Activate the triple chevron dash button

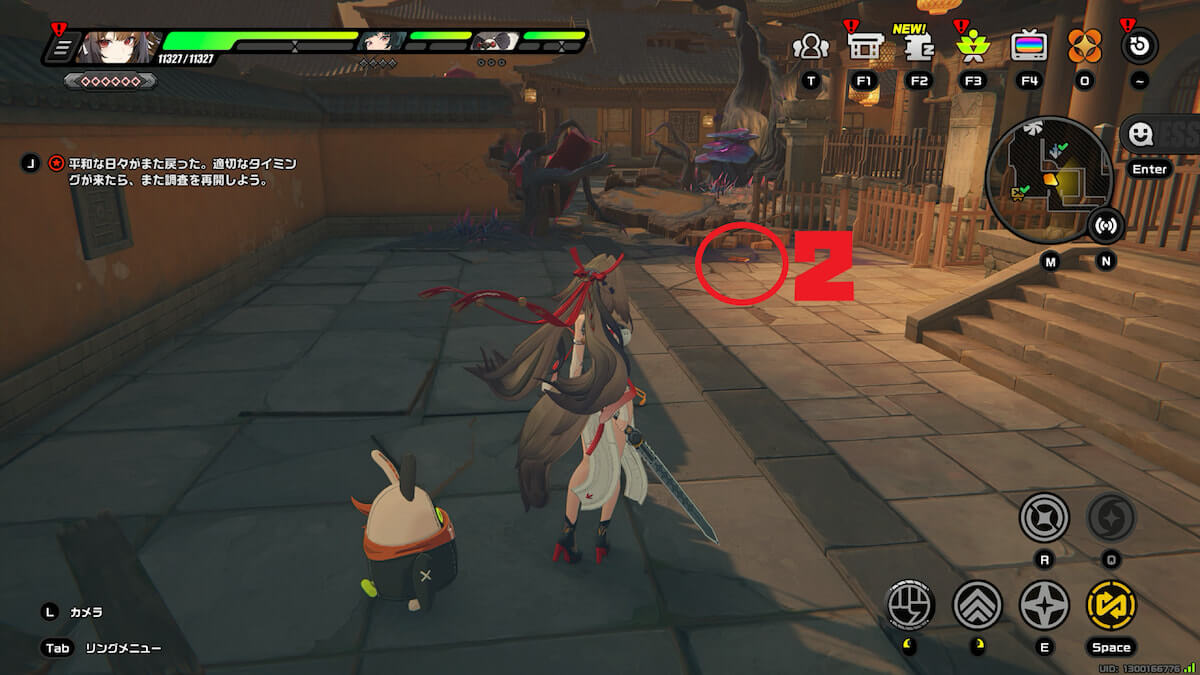[x=977, y=604]
